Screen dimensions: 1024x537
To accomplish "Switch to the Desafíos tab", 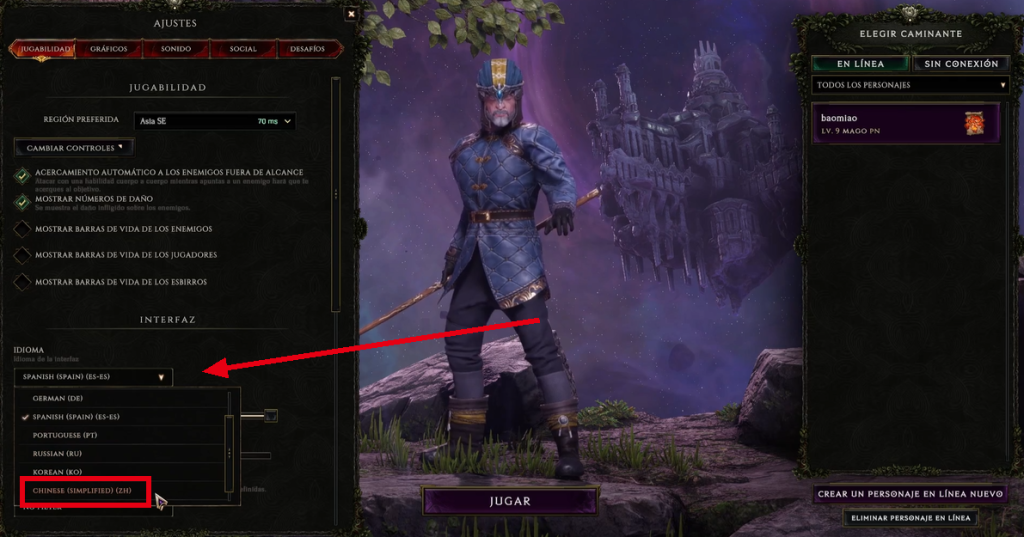I will (308, 48).
